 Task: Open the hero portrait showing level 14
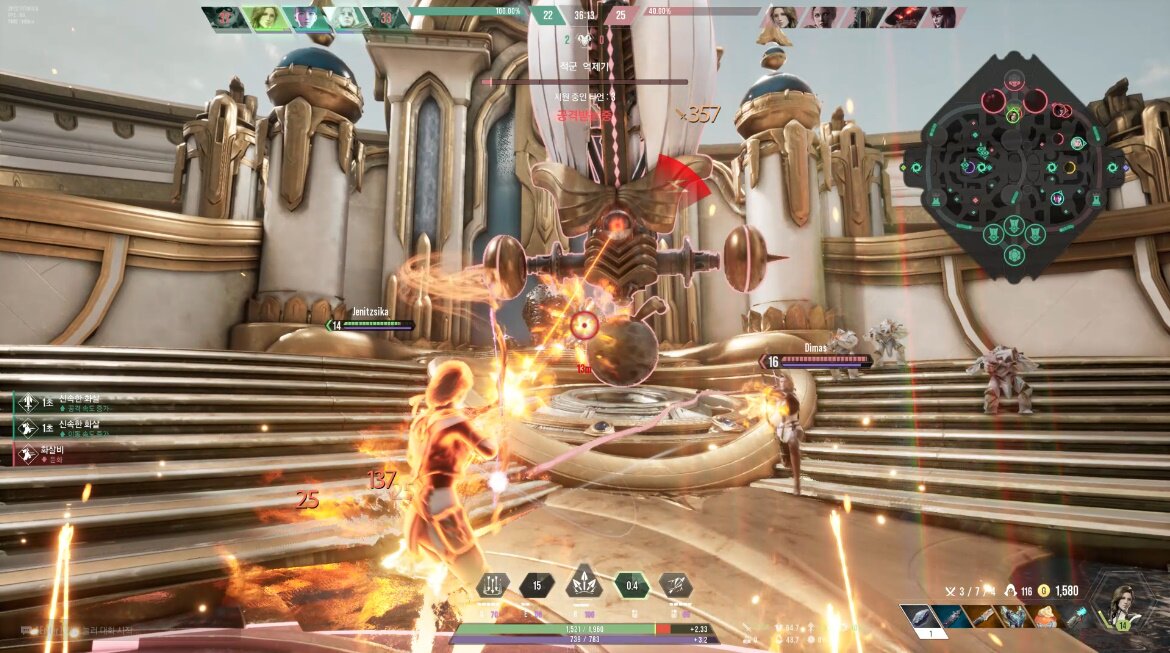(1122, 606)
